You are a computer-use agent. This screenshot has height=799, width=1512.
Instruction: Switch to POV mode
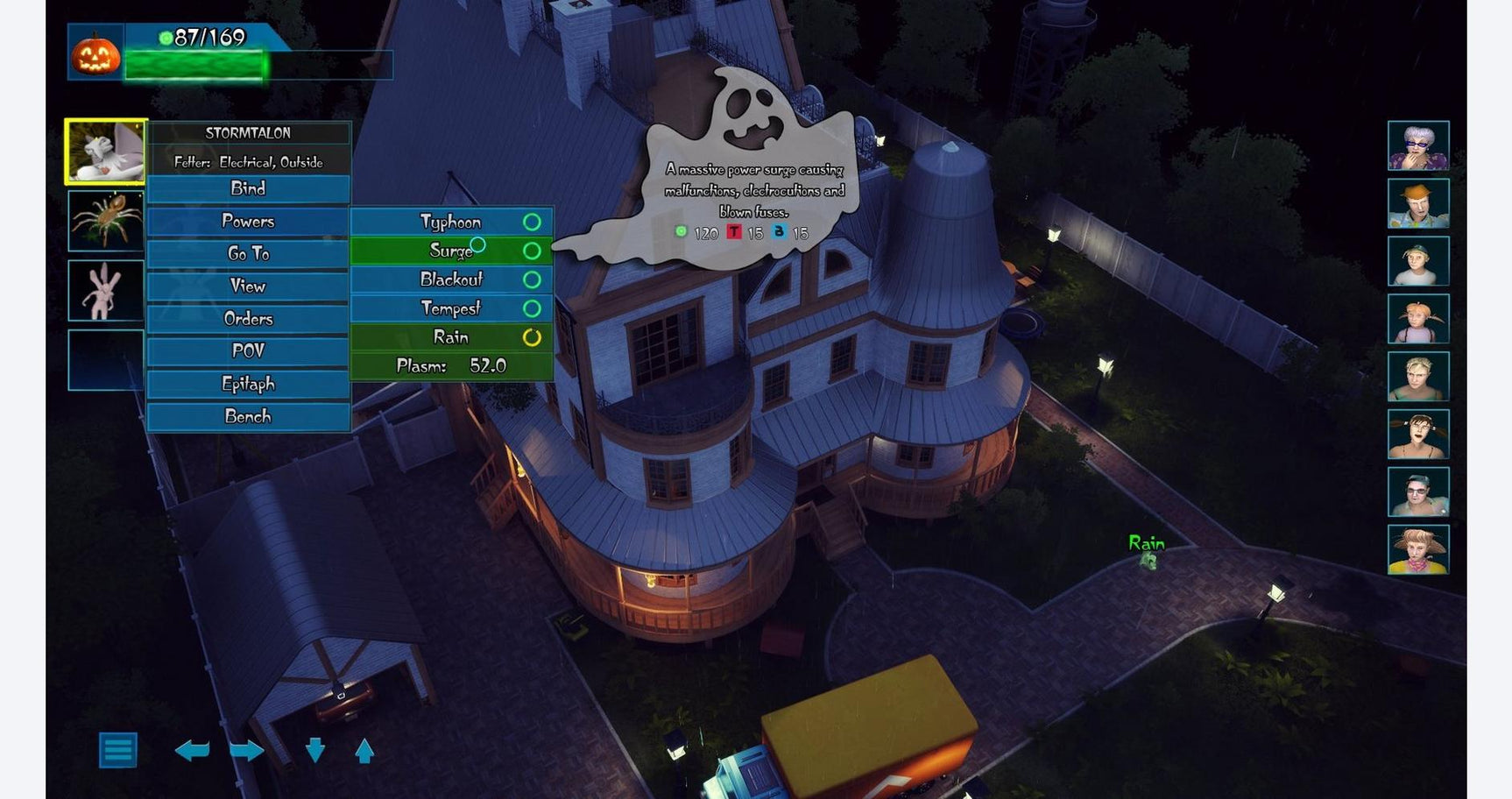[x=248, y=350]
